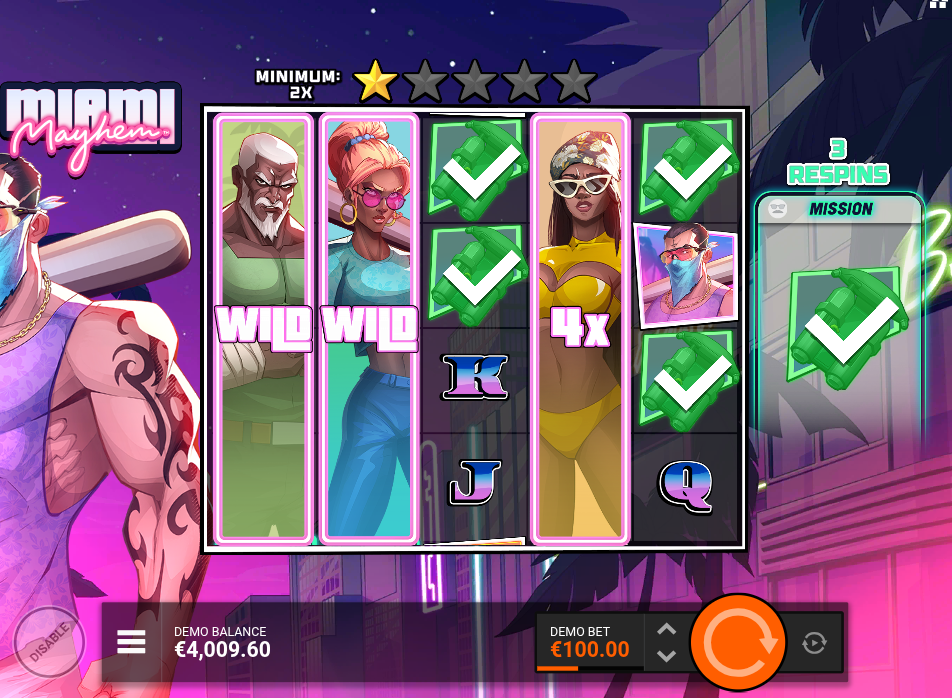Increase the demo bet with the up arrow
Screen dimensions: 952x698
pos(667,629)
